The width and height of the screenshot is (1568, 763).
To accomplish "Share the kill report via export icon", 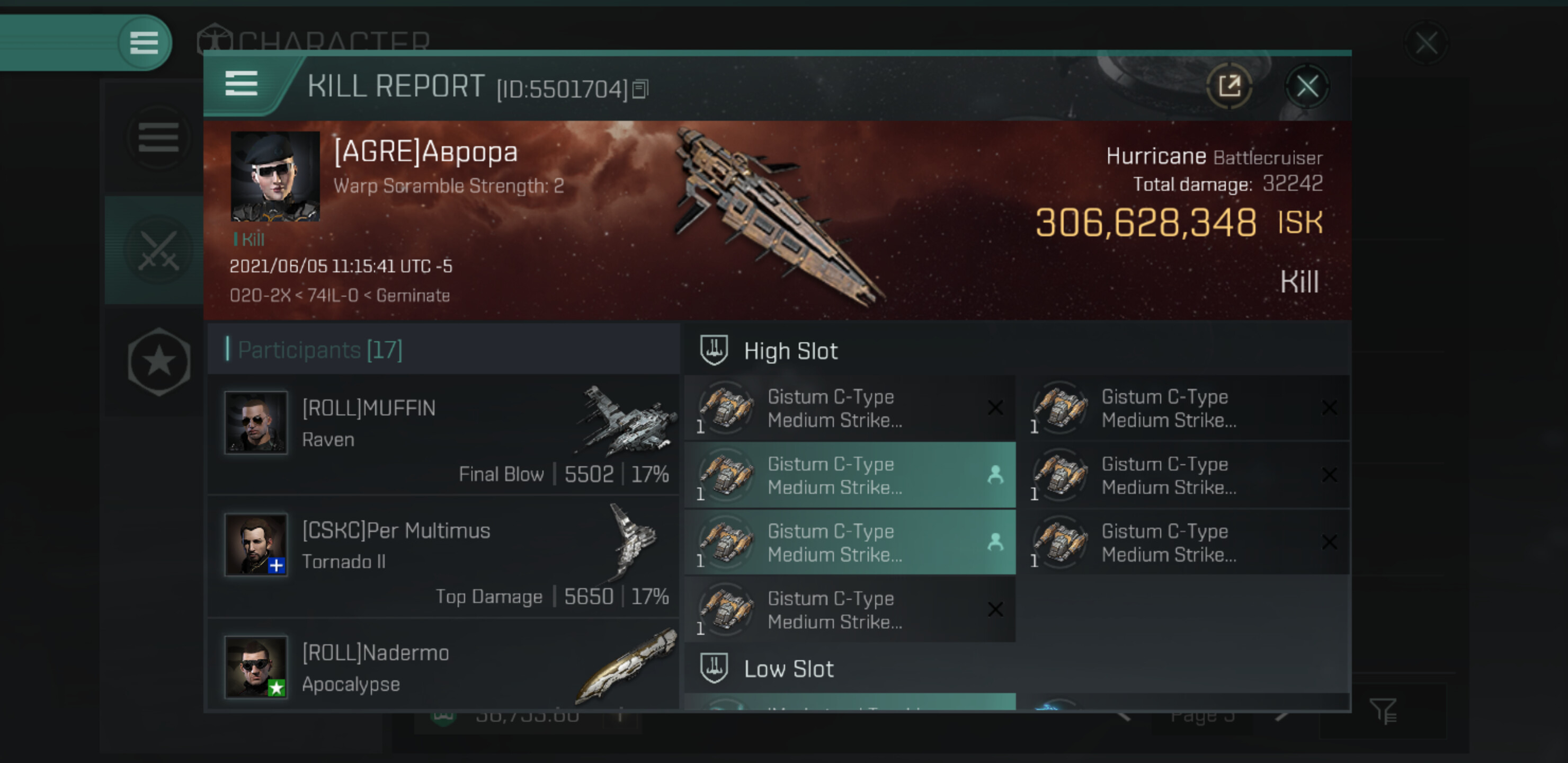I will click(x=1229, y=86).
